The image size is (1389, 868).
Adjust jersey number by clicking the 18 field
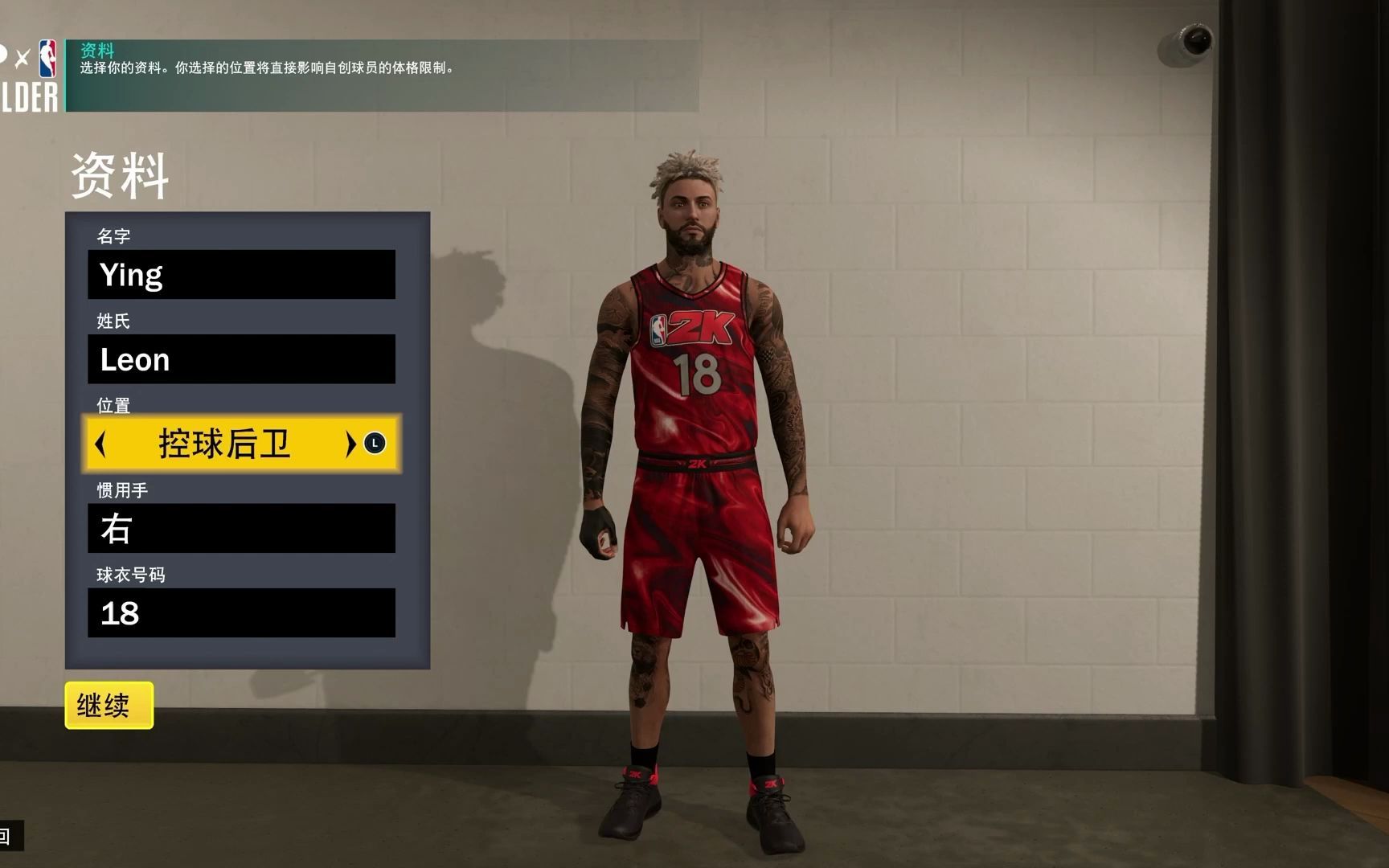[241, 612]
